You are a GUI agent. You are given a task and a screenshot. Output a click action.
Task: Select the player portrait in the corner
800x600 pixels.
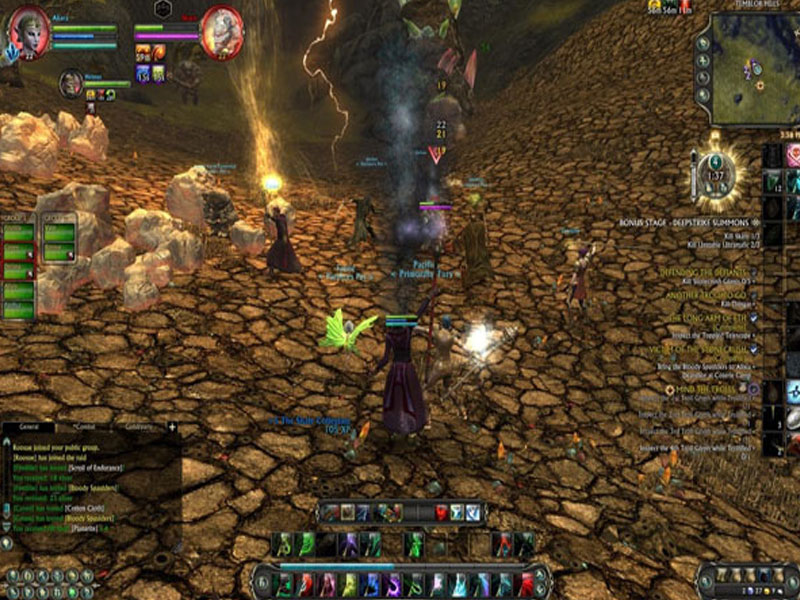(x=29, y=34)
